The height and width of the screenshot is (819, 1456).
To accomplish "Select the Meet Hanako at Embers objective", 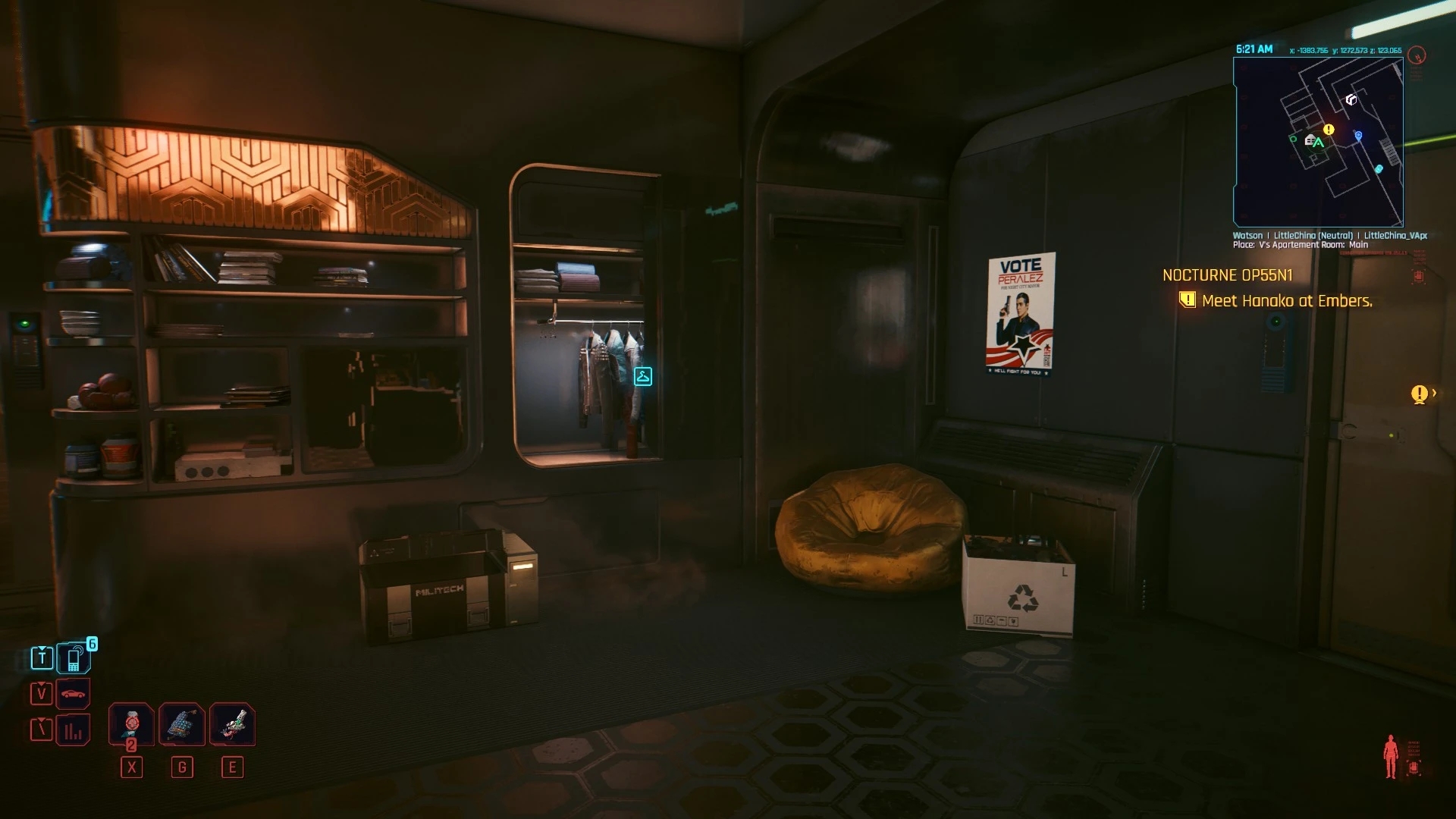I will pyautogui.click(x=1287, y=301).
